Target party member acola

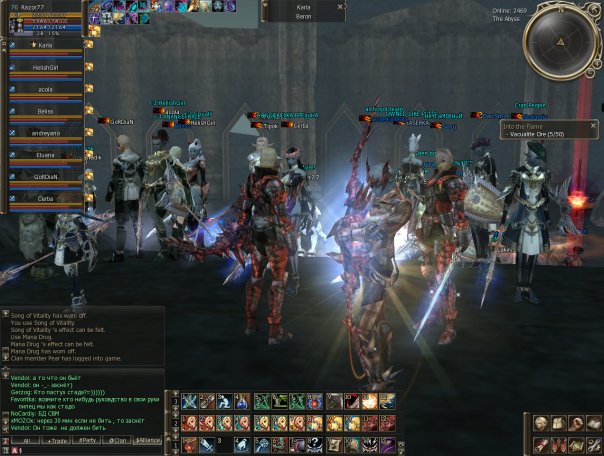point(45,88)
